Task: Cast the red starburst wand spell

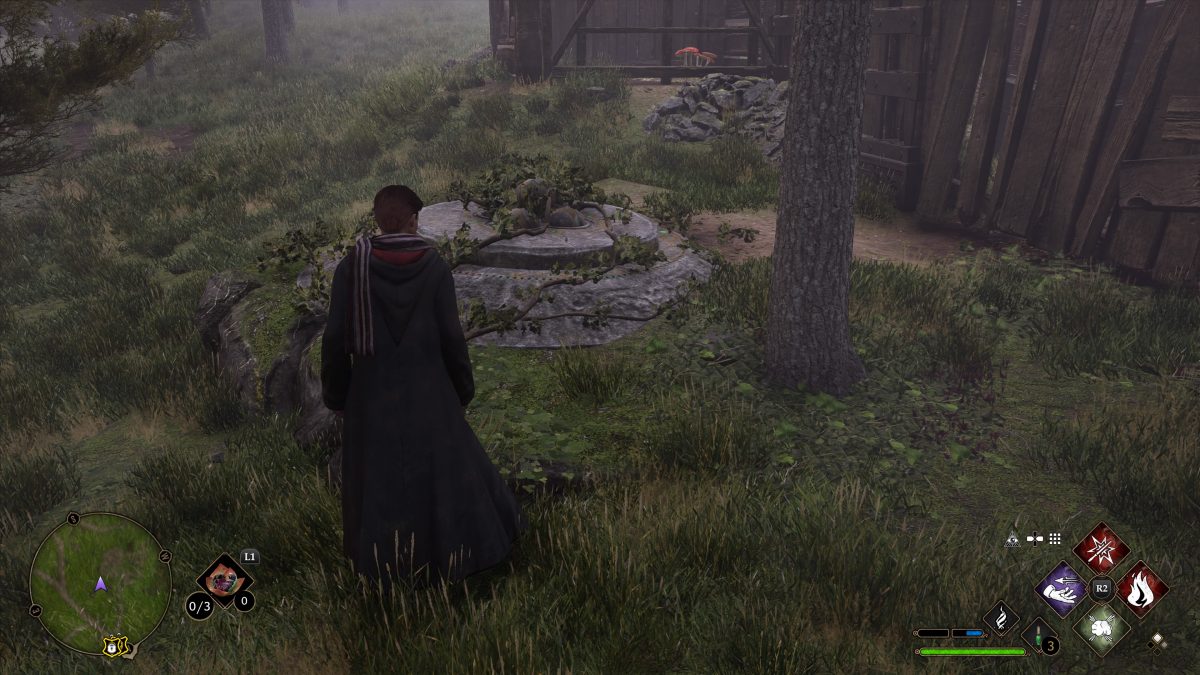Action: [1101, 548]
